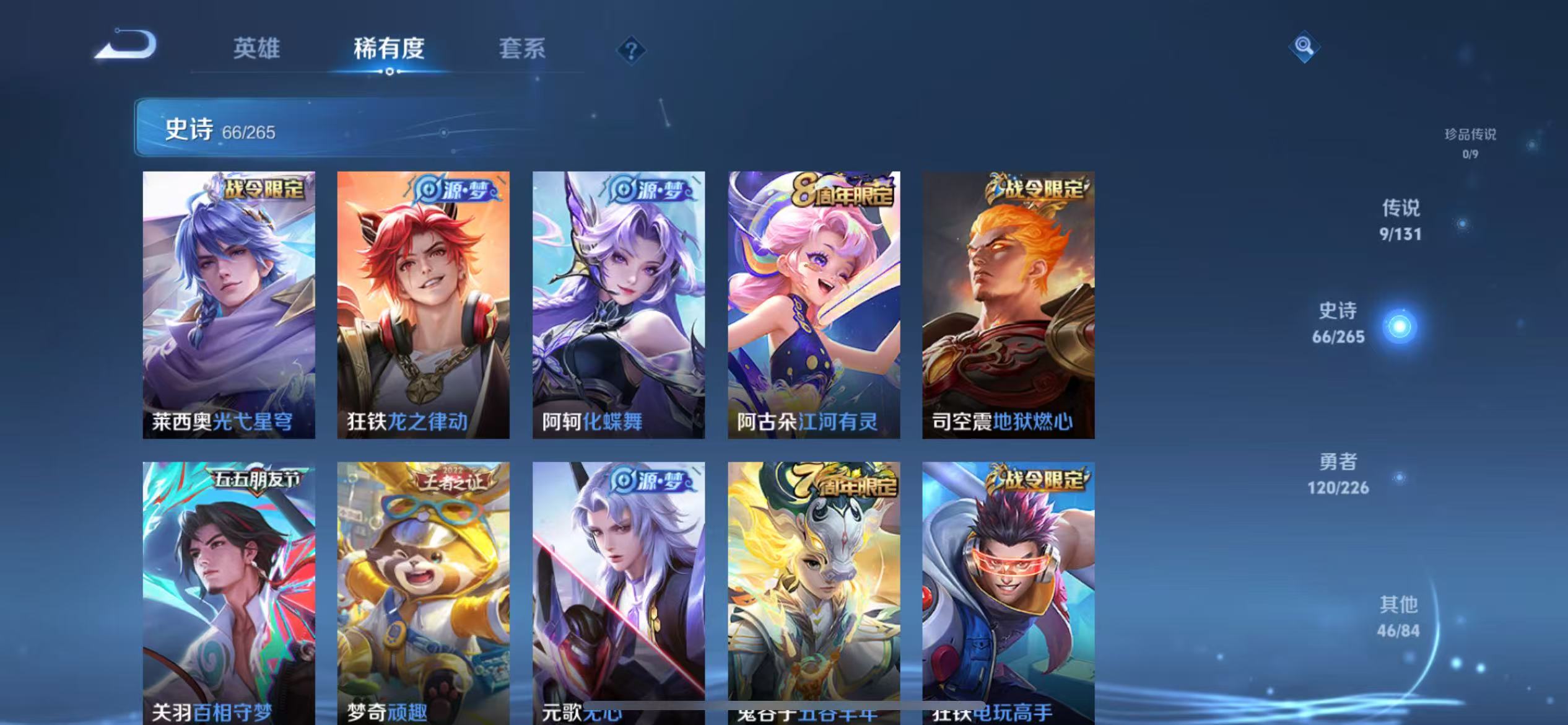This screenshot has width=1568, height=725.
Task: Switch to the 英雄 tab
Action: (x=257, y=48)
